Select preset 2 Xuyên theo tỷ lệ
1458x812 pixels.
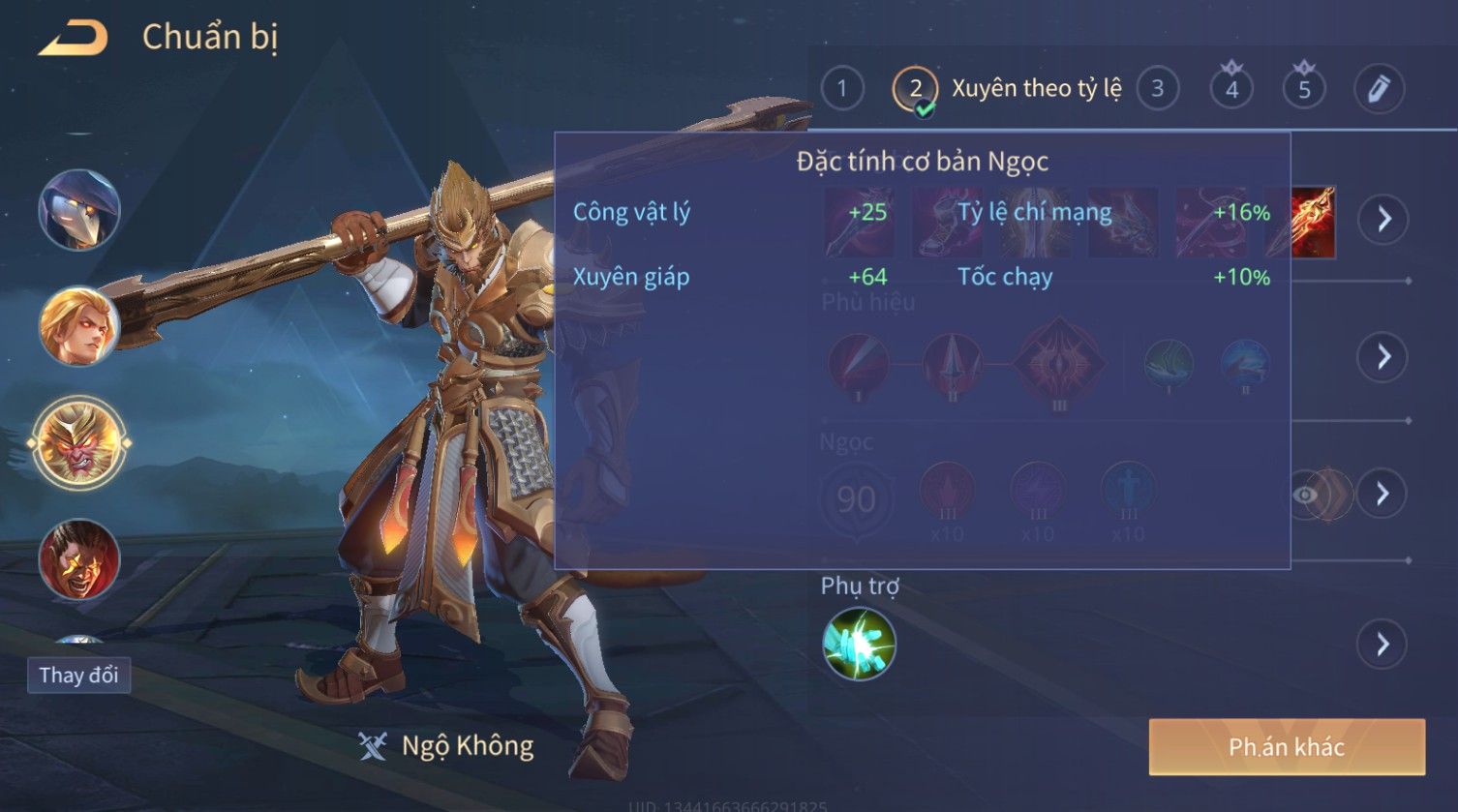point(915,89)
